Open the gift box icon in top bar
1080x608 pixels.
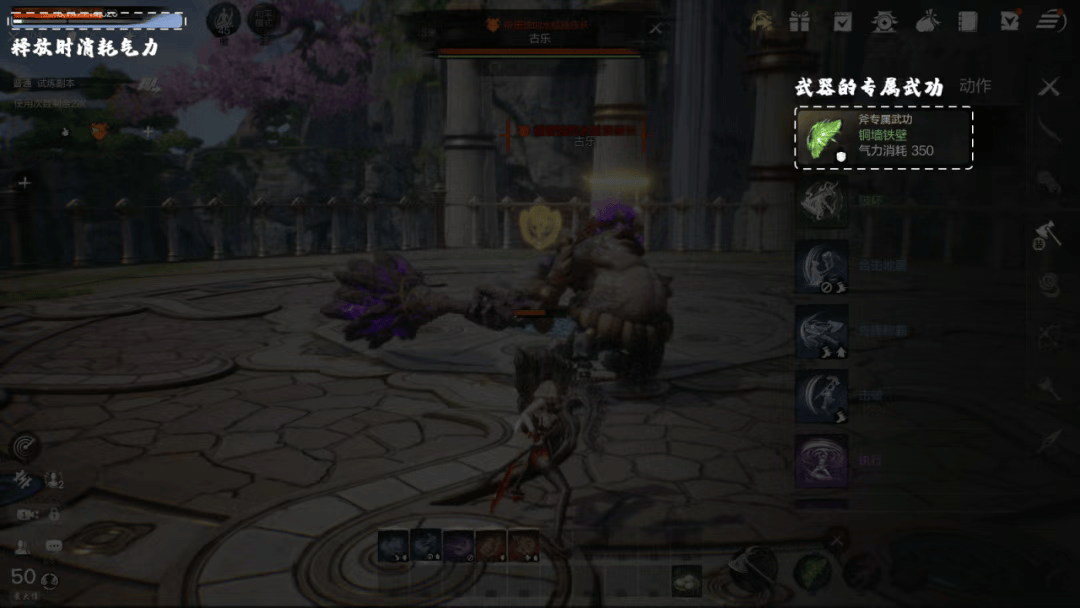tap(799, 20)
